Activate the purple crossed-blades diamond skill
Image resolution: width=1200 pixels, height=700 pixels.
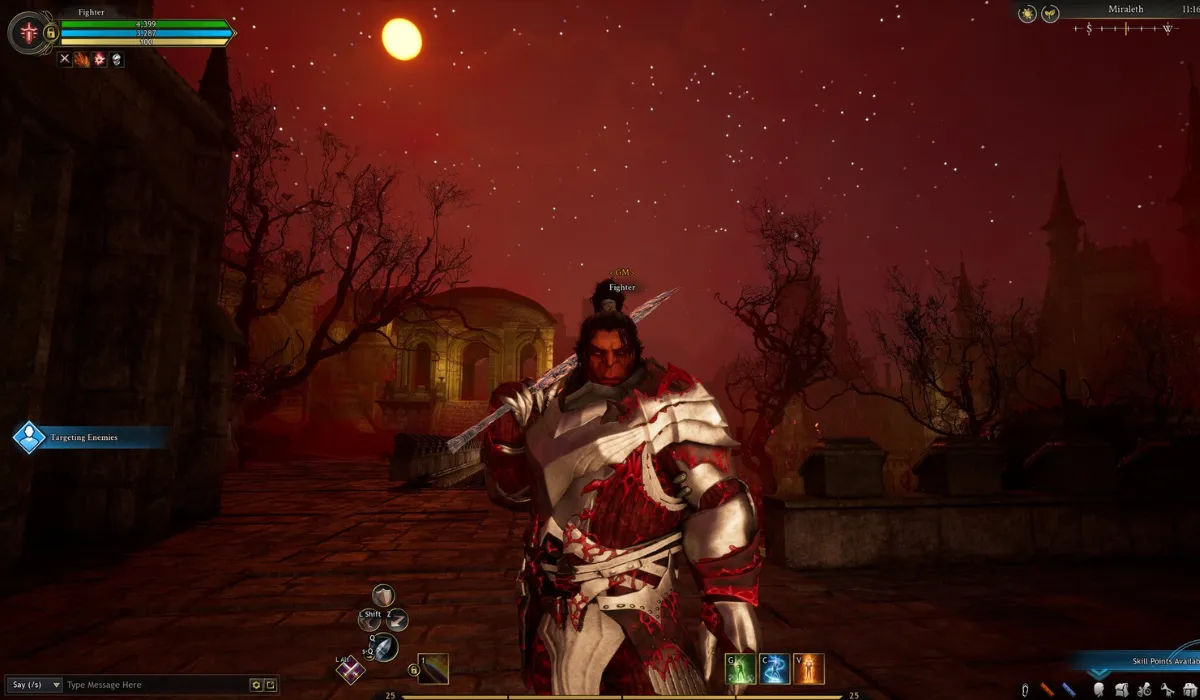point(350,671)
